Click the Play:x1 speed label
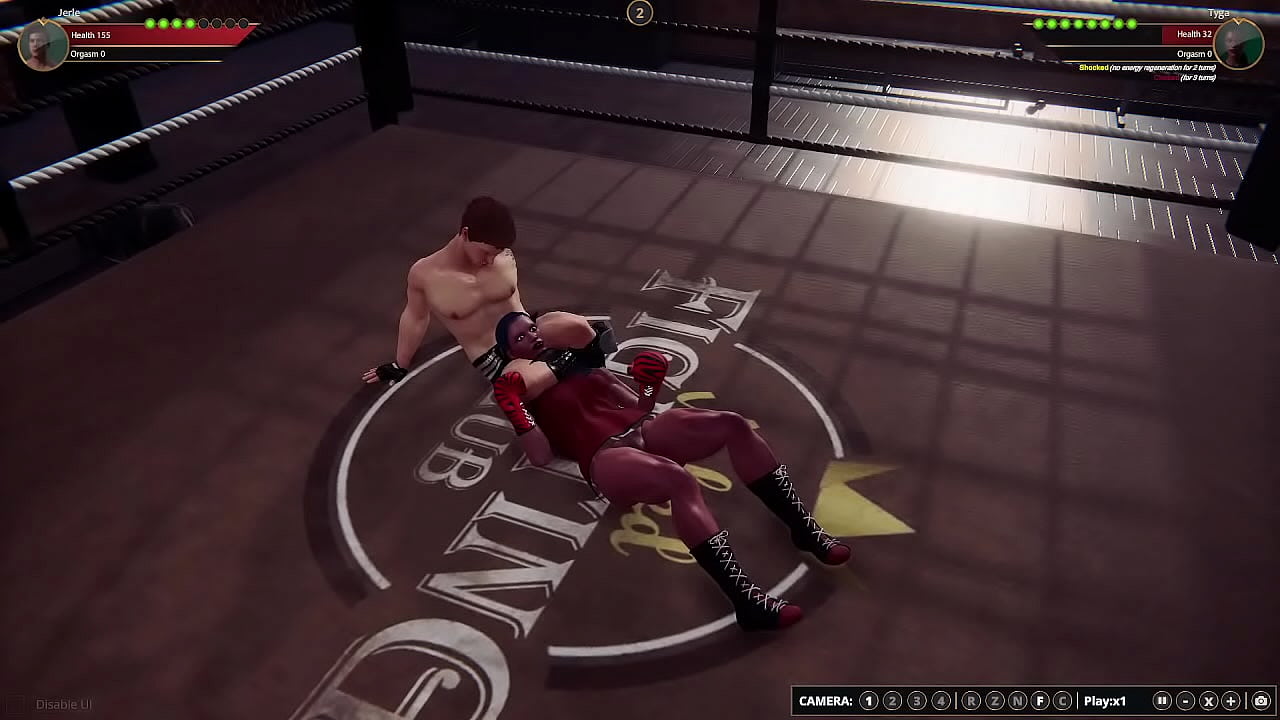The width and height of the screenshot is (1280, 720). [x=1104, y=700]
